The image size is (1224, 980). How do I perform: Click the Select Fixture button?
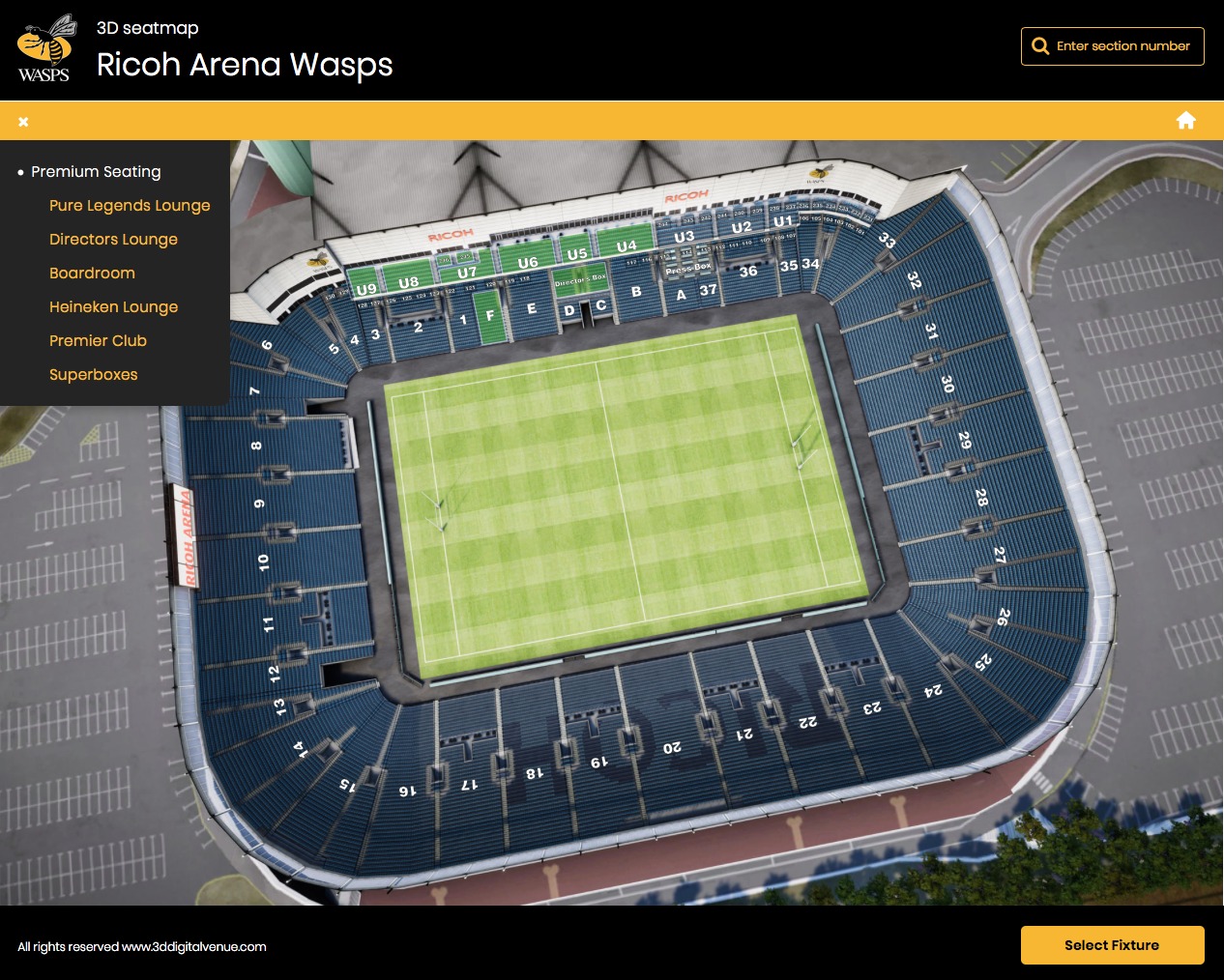pos(1112,945)
